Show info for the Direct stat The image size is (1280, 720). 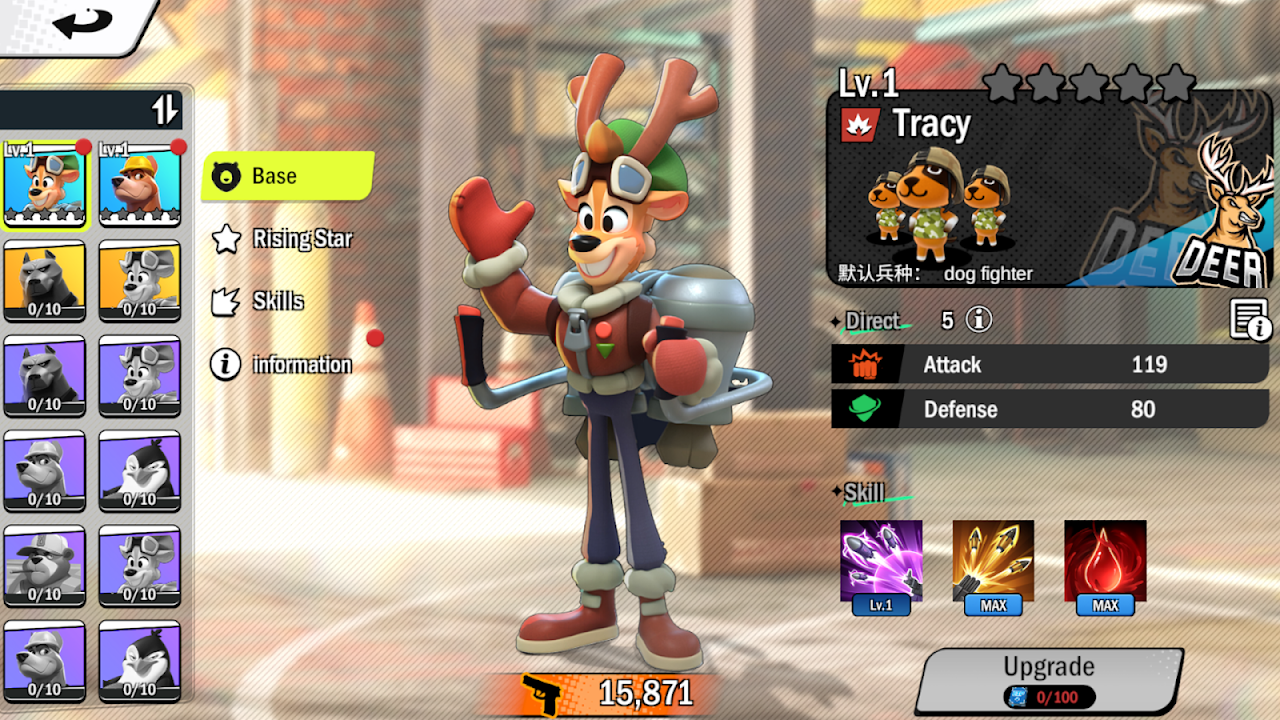point(979,320)
